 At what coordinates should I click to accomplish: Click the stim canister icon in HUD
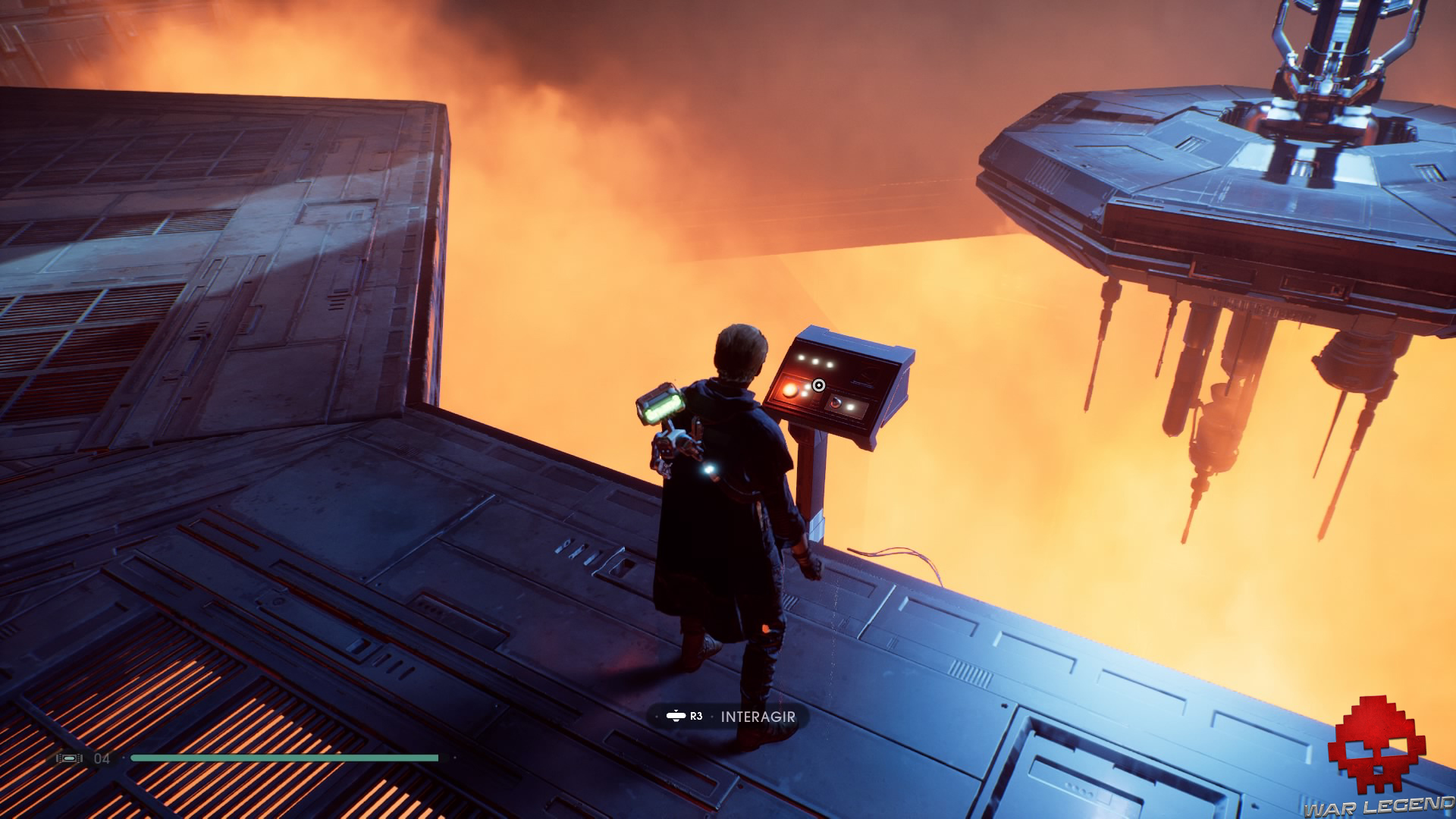coord(68,758)
